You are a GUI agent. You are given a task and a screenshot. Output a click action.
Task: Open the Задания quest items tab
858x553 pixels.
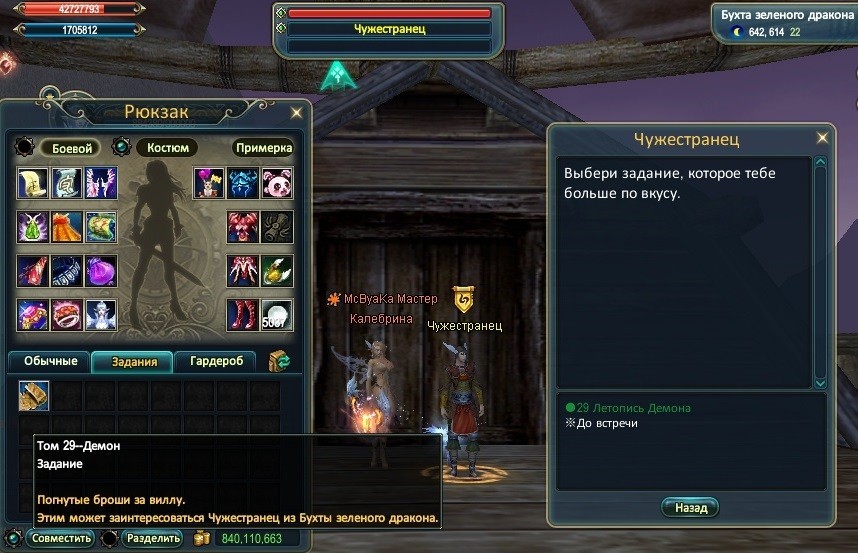click(x=133, y=361)
